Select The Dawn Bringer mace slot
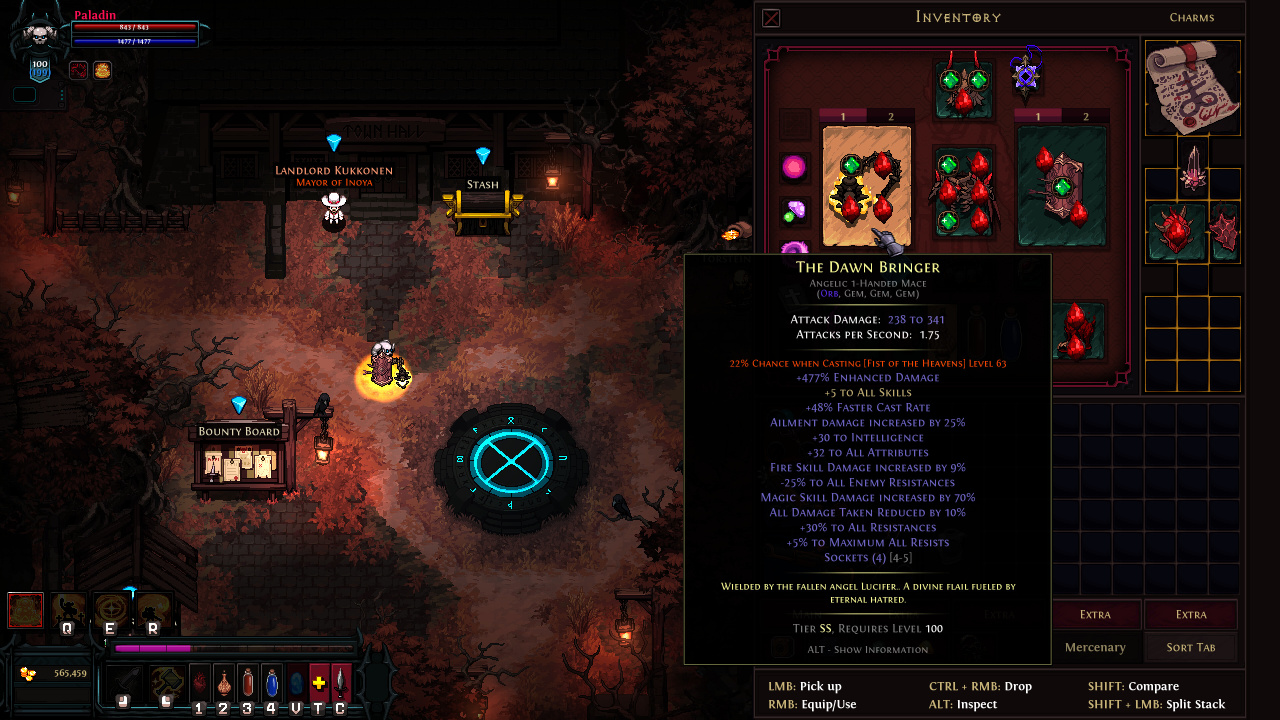Image resolution: width=1280 pixels, height=720 pixels. 866,186
